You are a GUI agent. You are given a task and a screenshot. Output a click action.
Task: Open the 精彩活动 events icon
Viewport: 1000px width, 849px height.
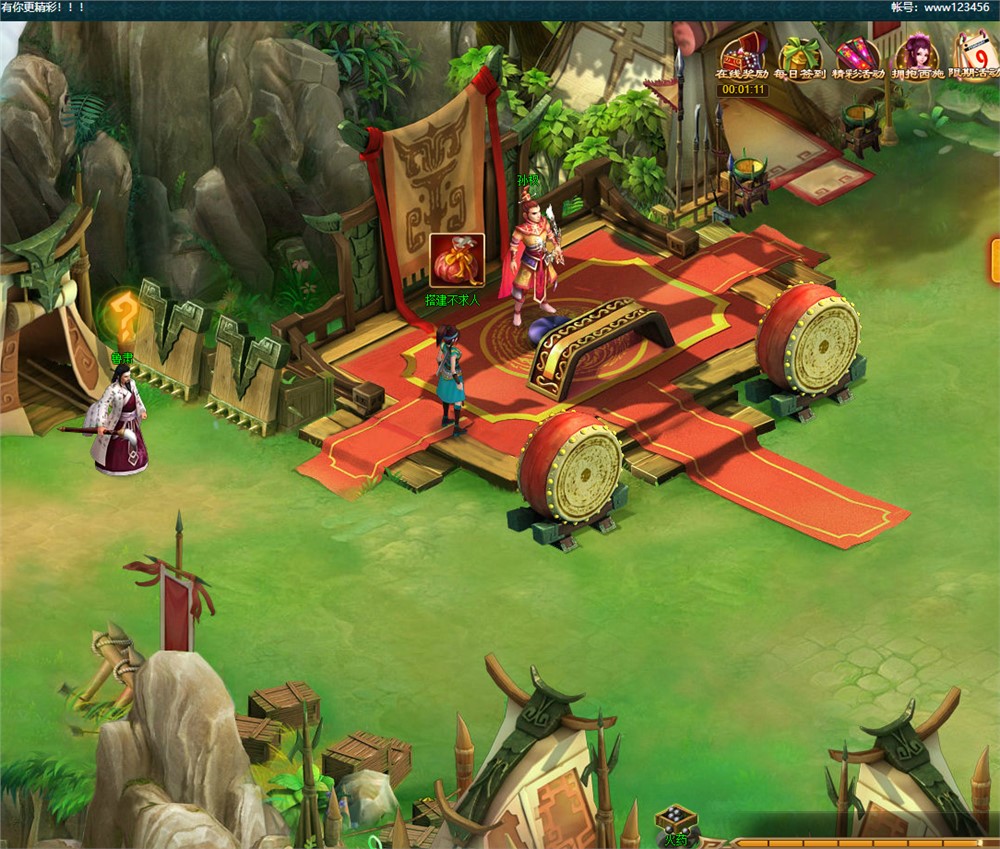point(857,54)
